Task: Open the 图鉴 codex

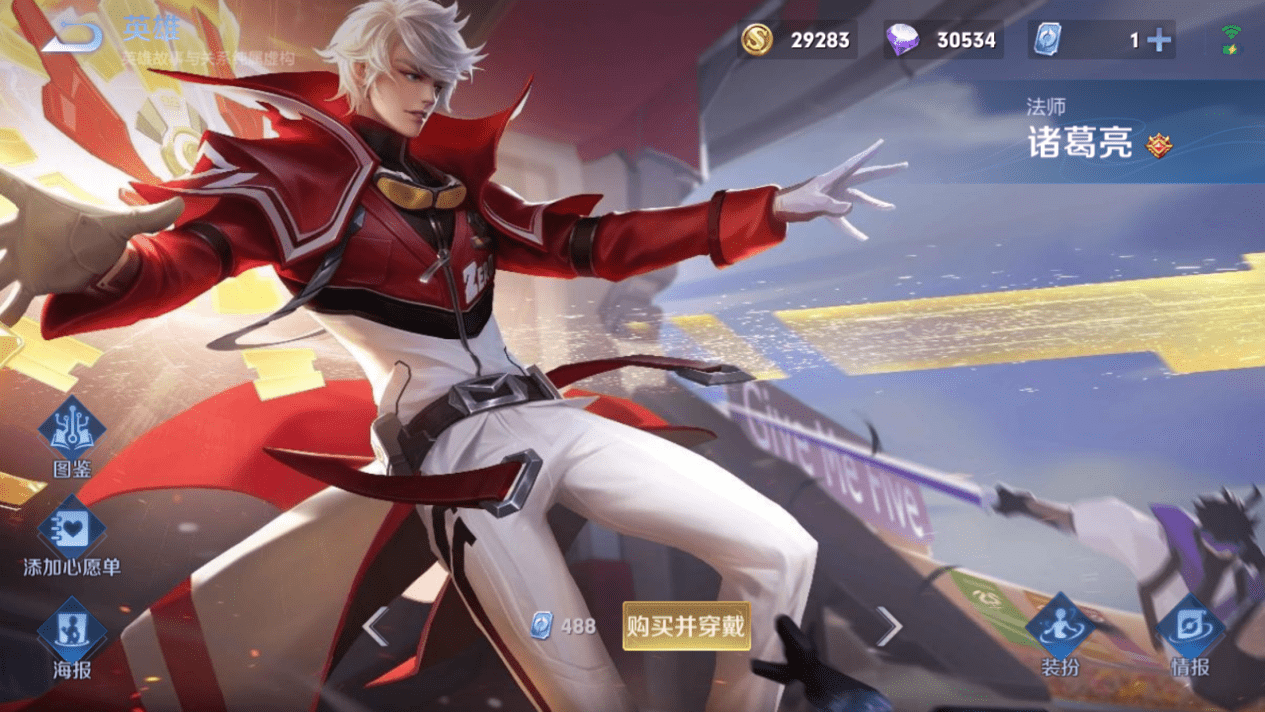Action: [x=72, y=430]
